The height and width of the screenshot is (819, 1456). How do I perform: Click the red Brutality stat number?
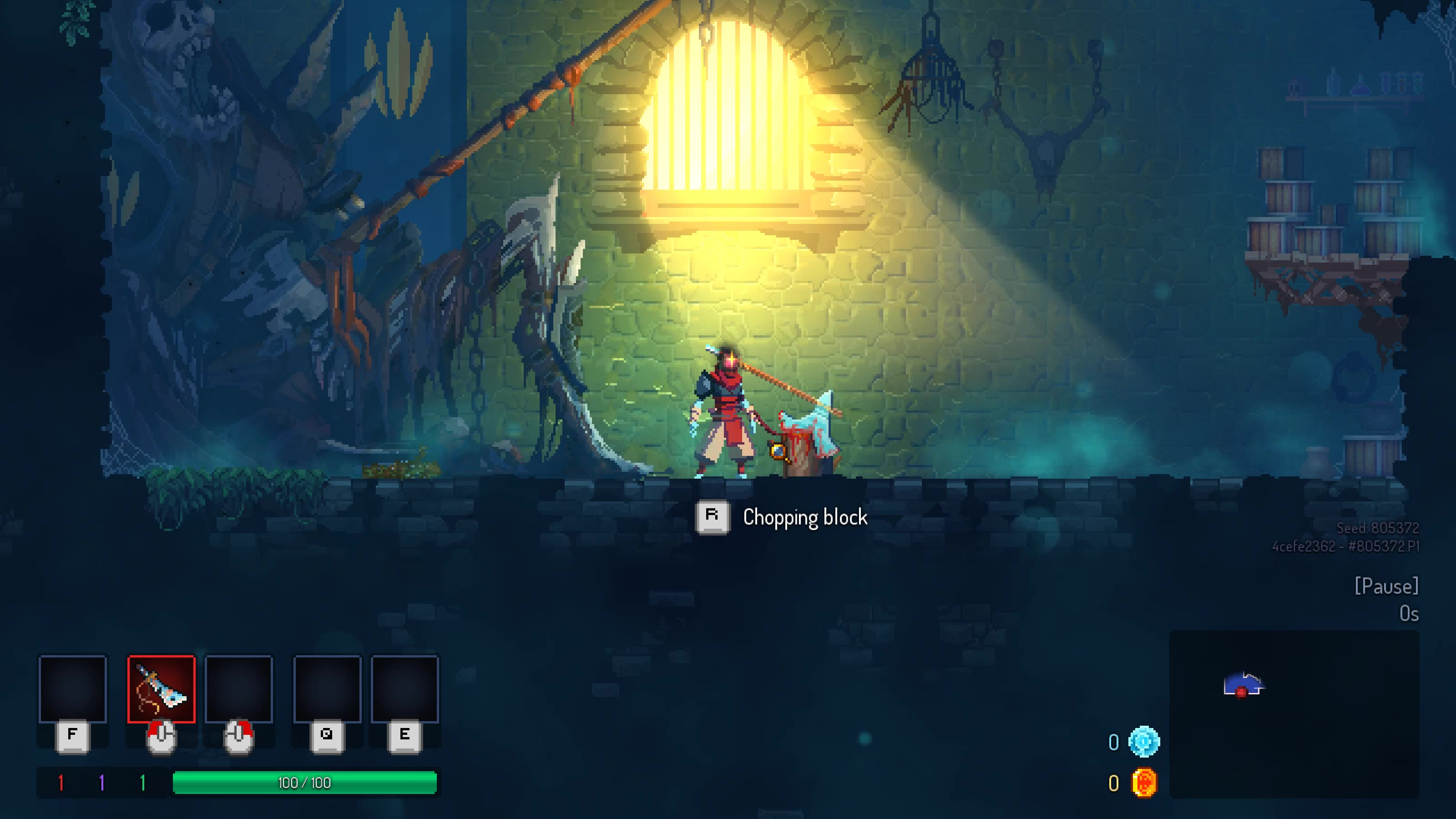pyautogui.click(x=61, y=784)
